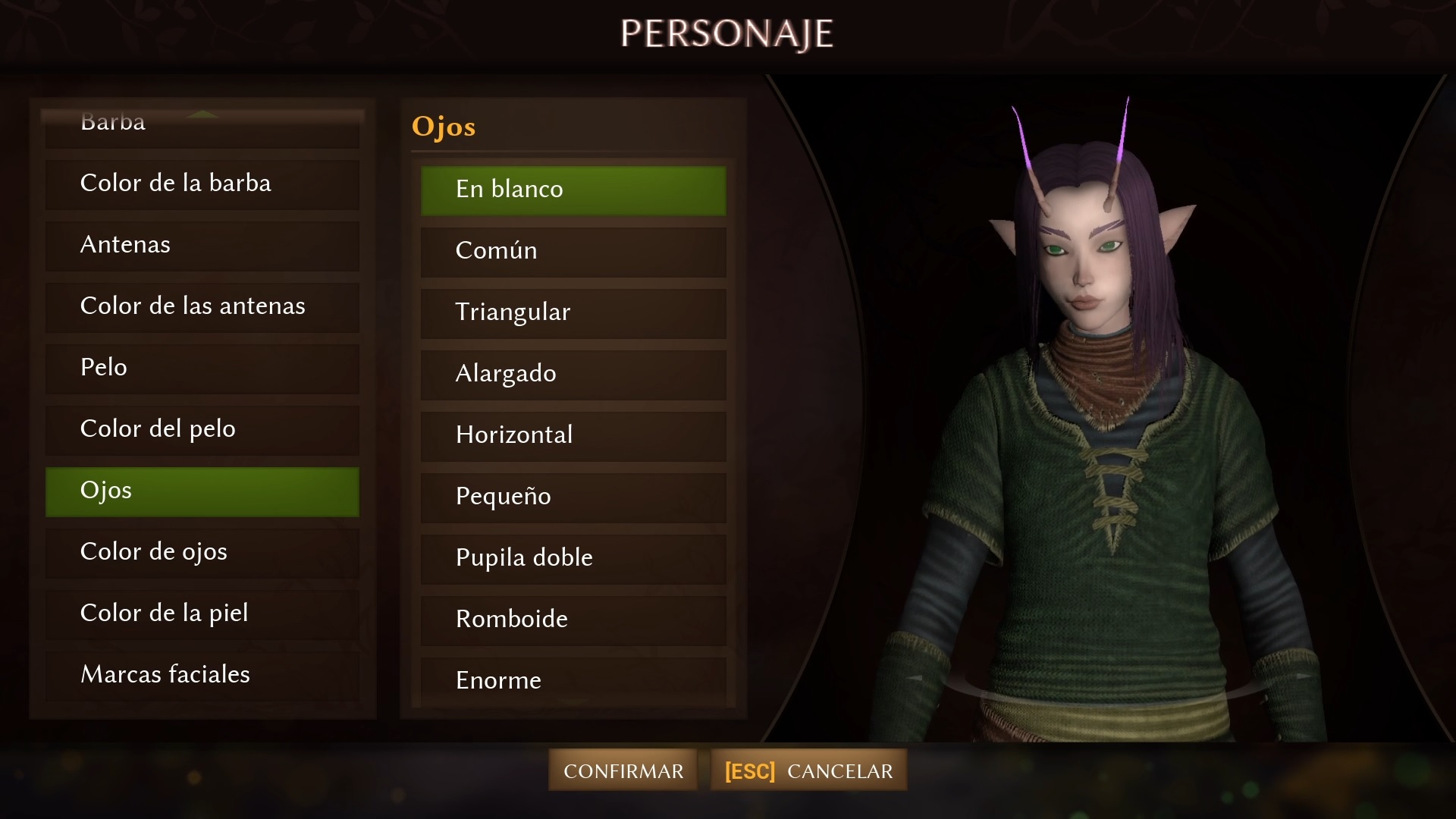Choose the Pequeño eye style
1456x819 pixels.
point(573,497)
